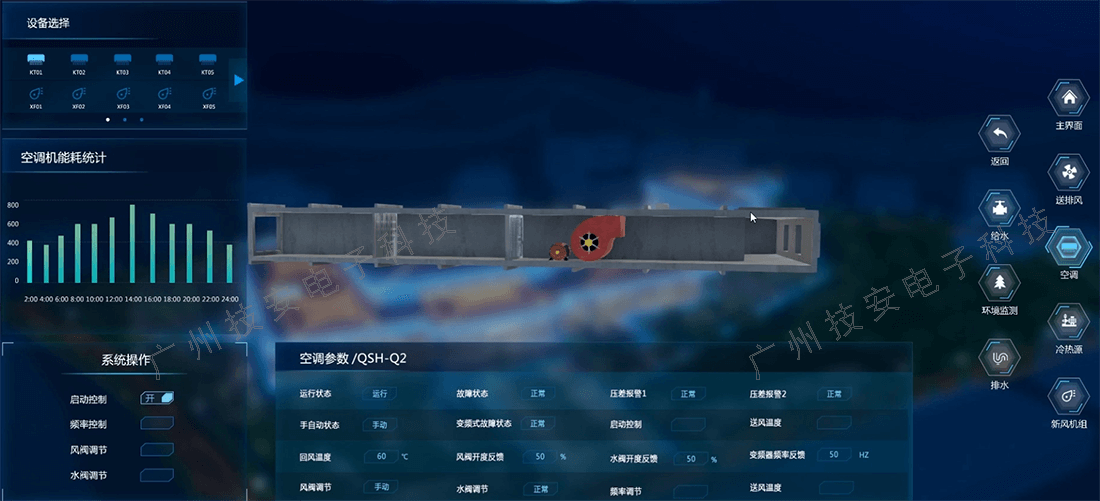Show next page of devices with arrow
This screenshot has height=501, width=1100.
239,80
